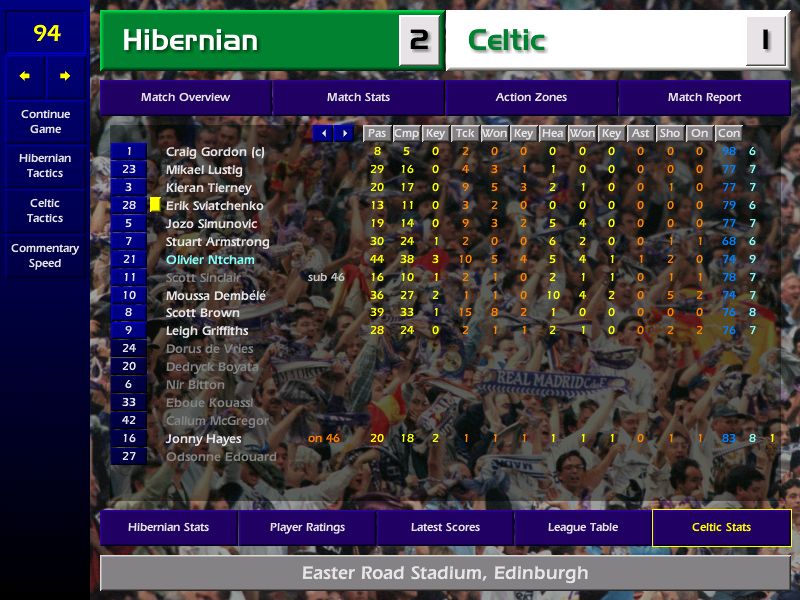View the League Table
800x600 pixels.
click(583, 527)
